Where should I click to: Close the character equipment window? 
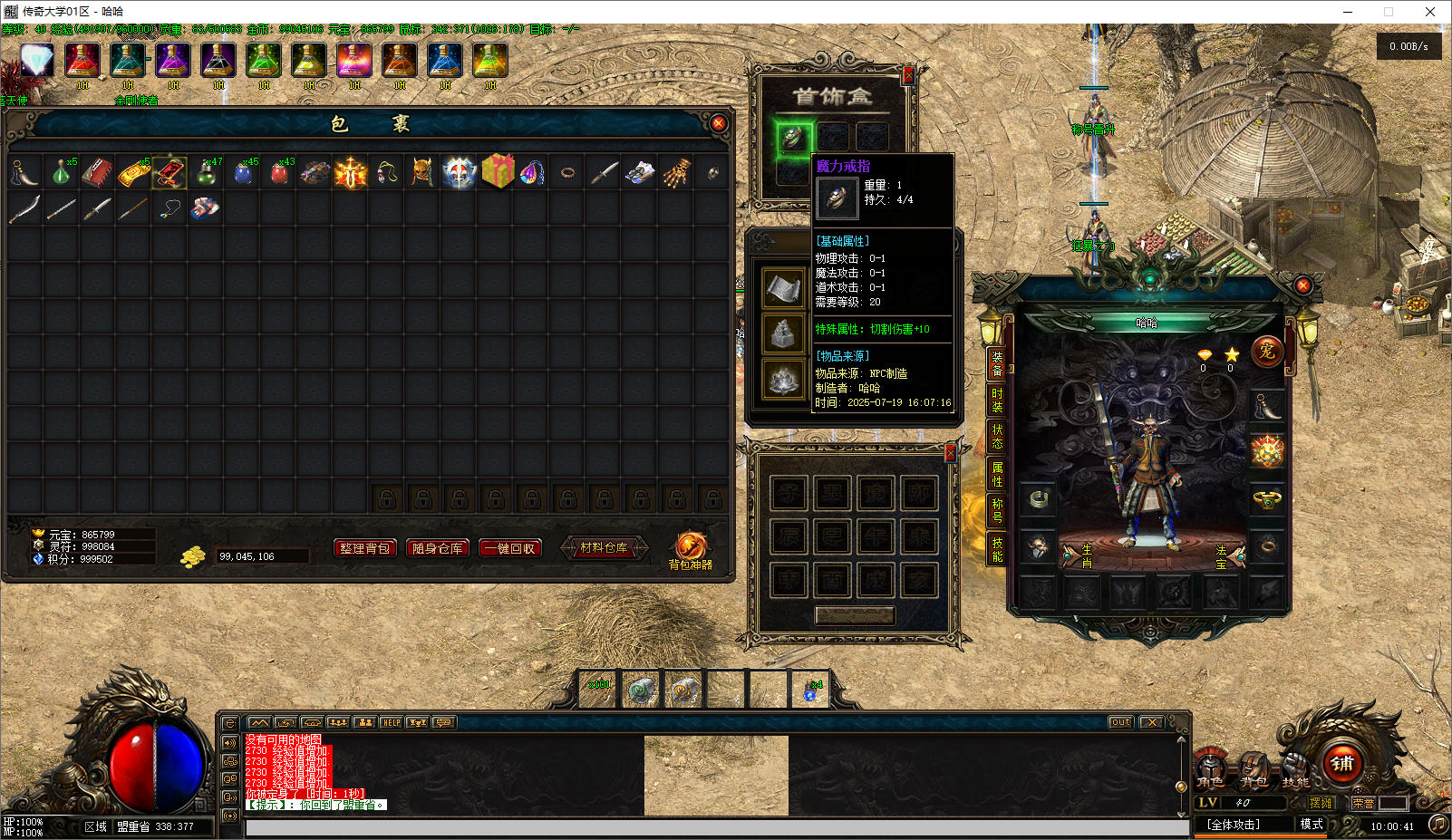point(1302,285)
